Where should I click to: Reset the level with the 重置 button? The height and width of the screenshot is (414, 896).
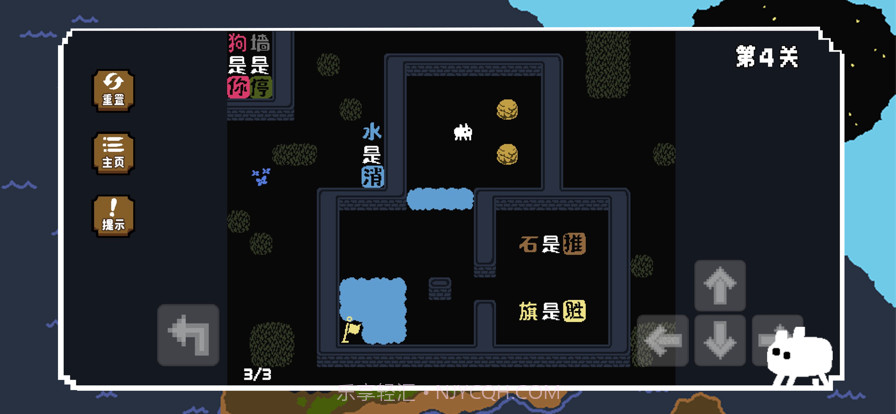click(113, 90)
